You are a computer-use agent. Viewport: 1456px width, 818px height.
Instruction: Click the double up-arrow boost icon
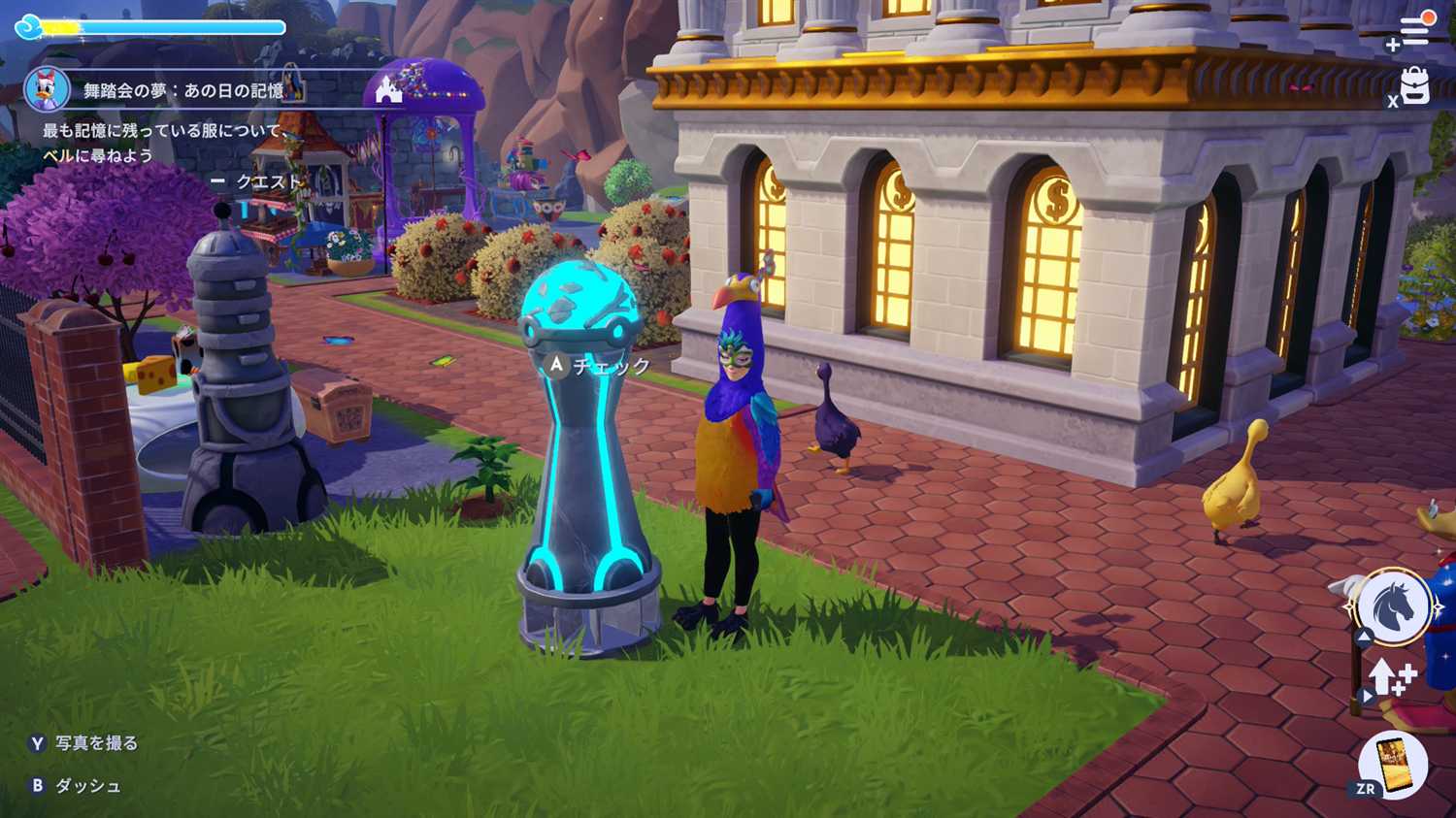pos(1394,676)
